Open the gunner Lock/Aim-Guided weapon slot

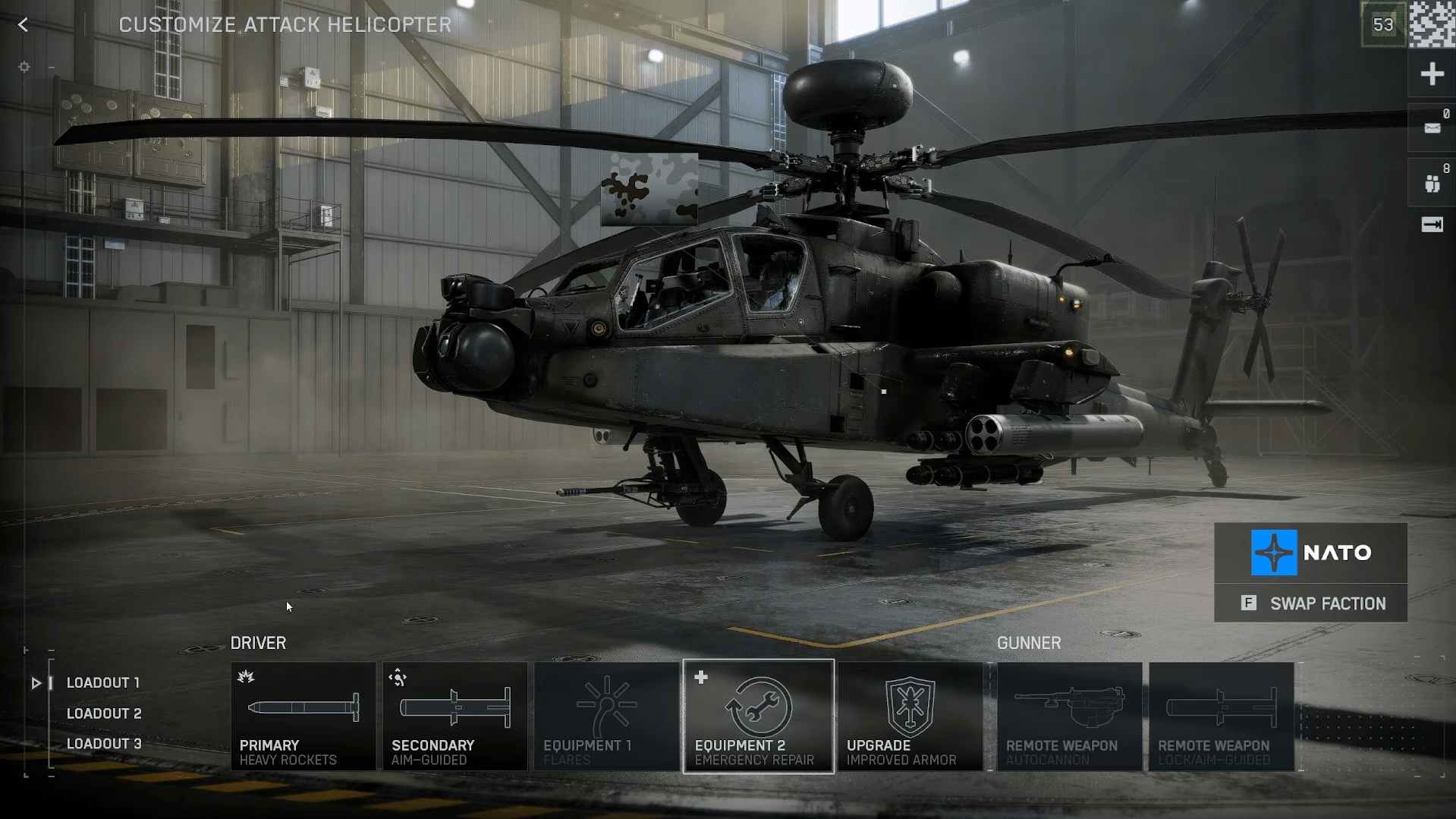(x=1222, y=717)
